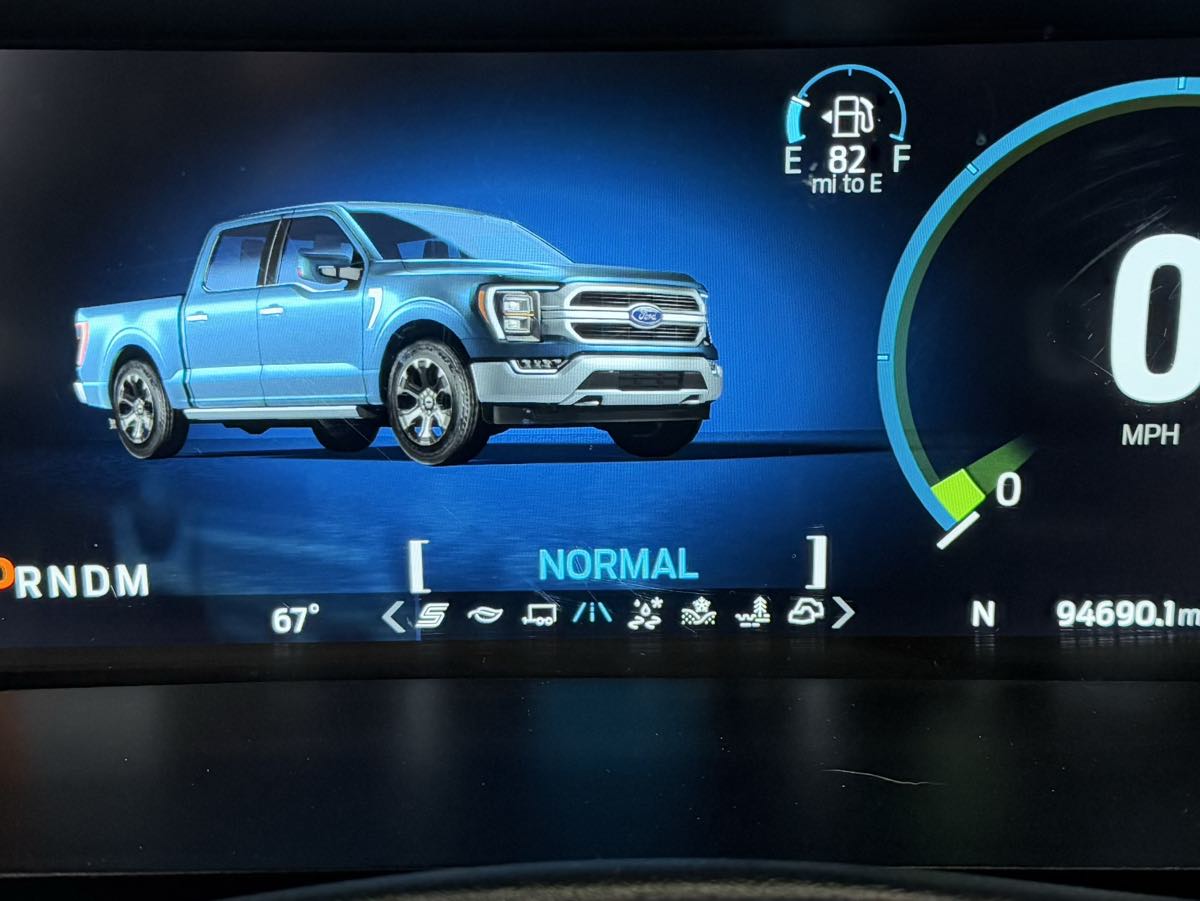Select the Sport drive mode icon
Image resolution: width=1200 pixels, height=901 pixels.
[432, 615]
